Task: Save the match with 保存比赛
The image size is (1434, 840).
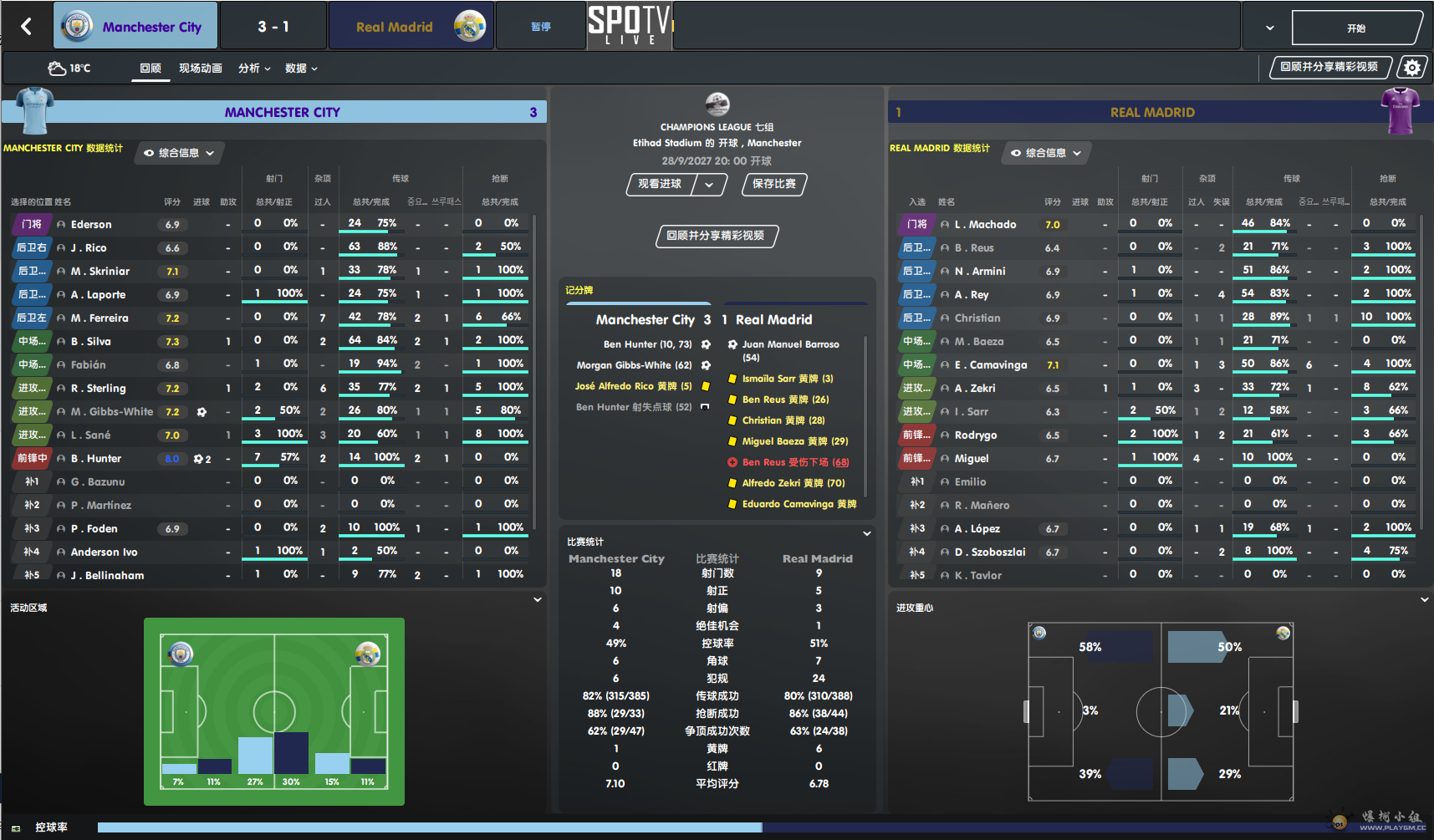Action: click(773, 184)
